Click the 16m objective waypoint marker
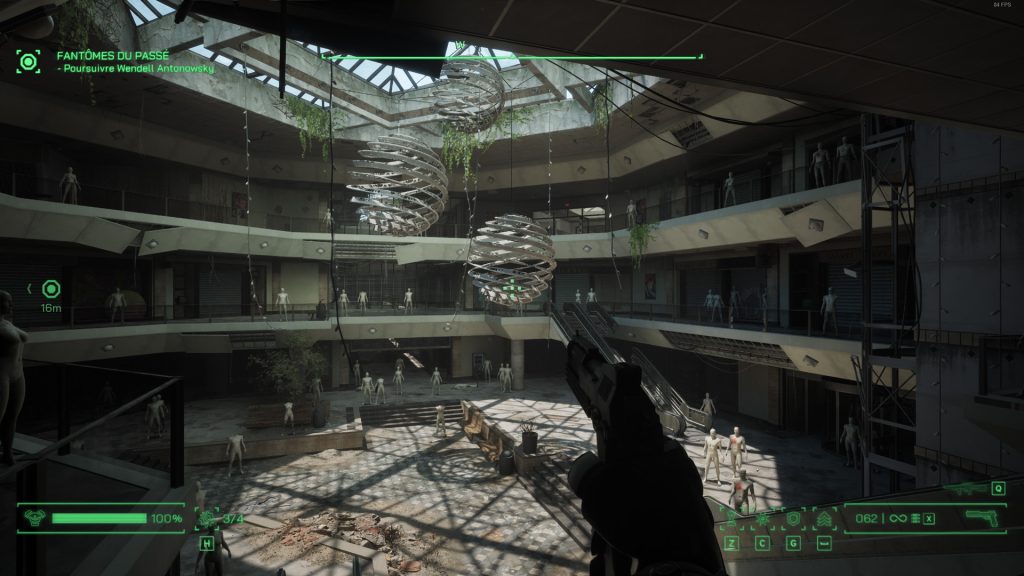 [x=50, y=289]
